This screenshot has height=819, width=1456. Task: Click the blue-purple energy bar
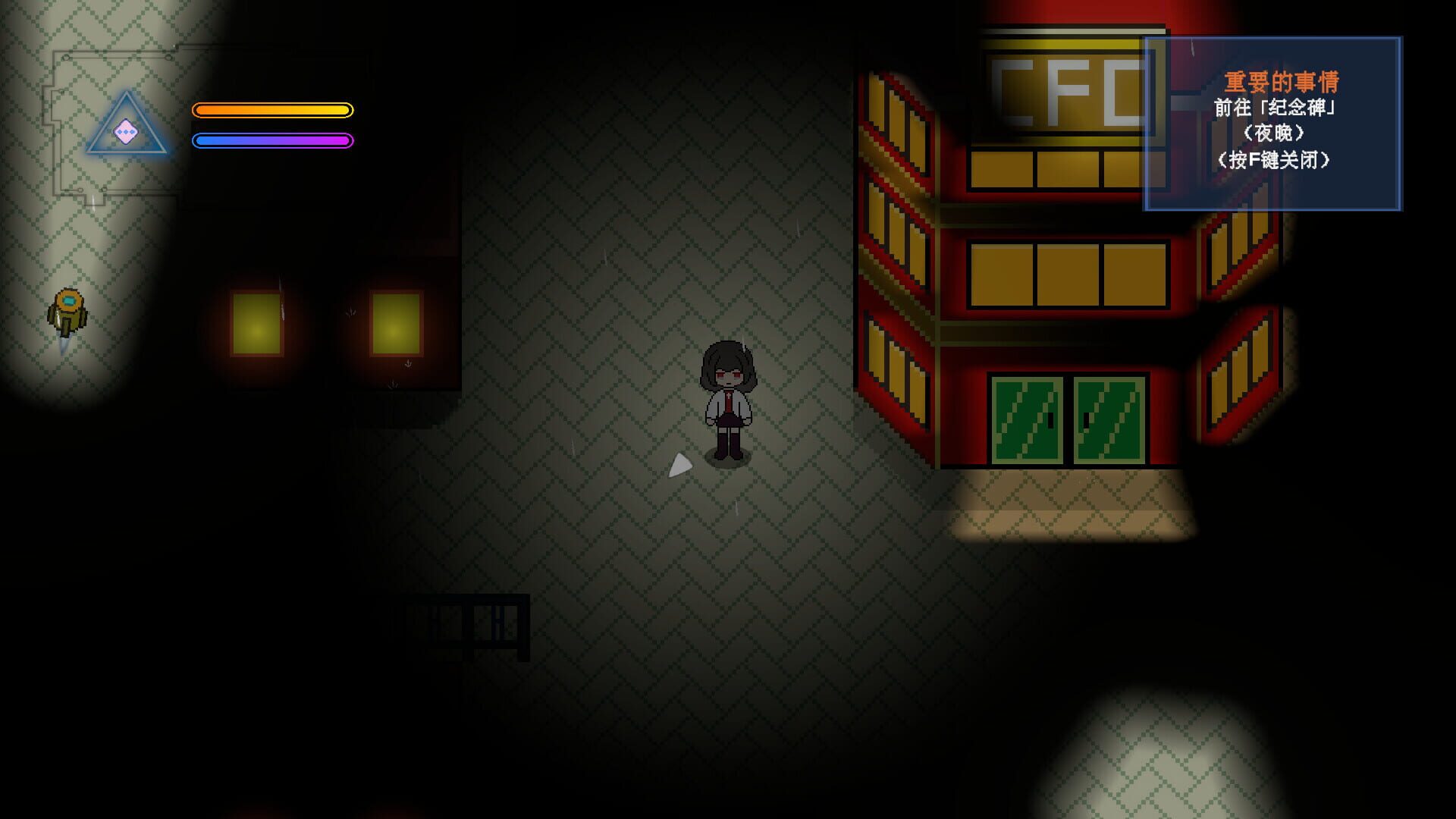click(273, 140)
